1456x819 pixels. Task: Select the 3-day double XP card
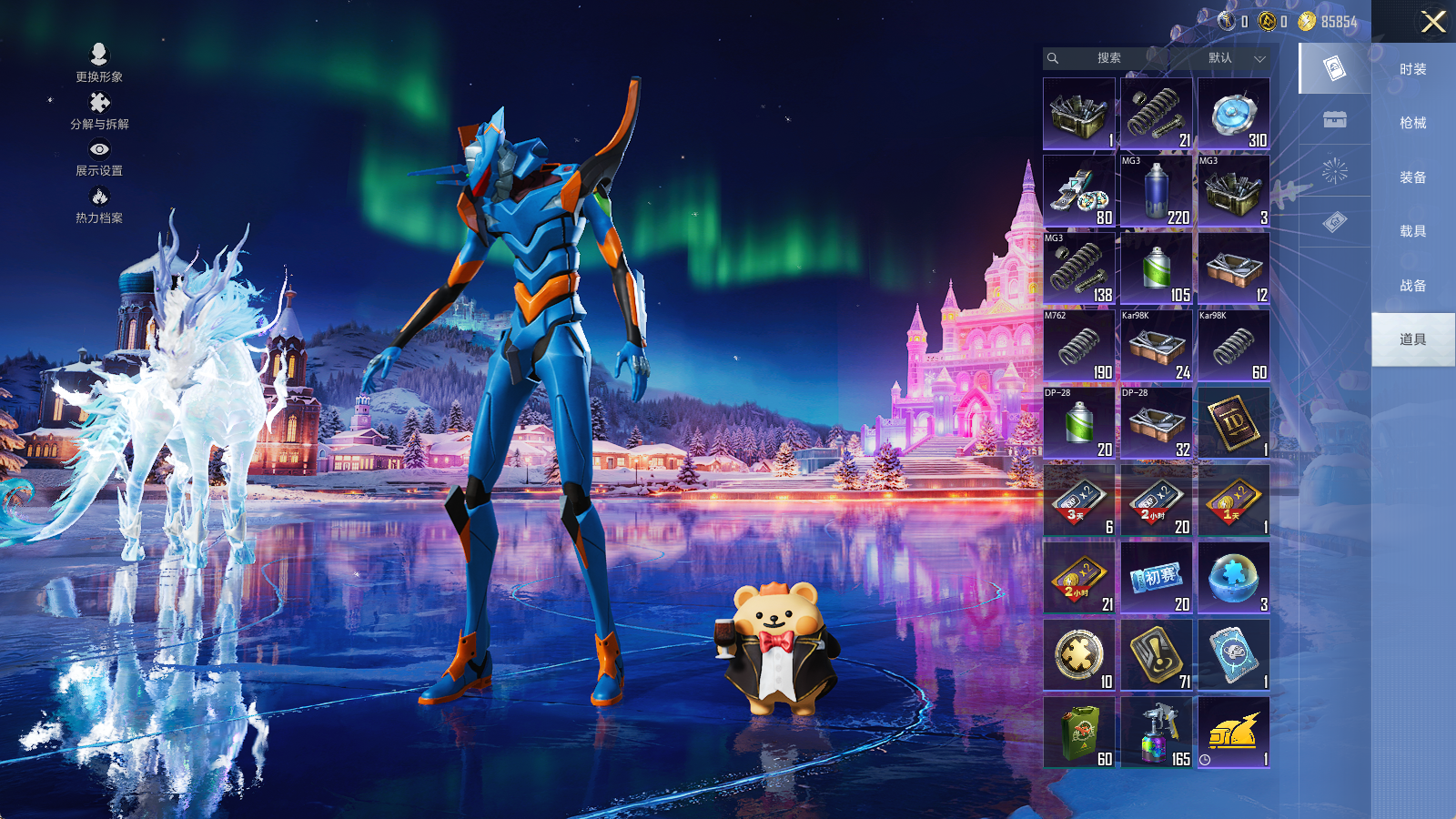1079,500
